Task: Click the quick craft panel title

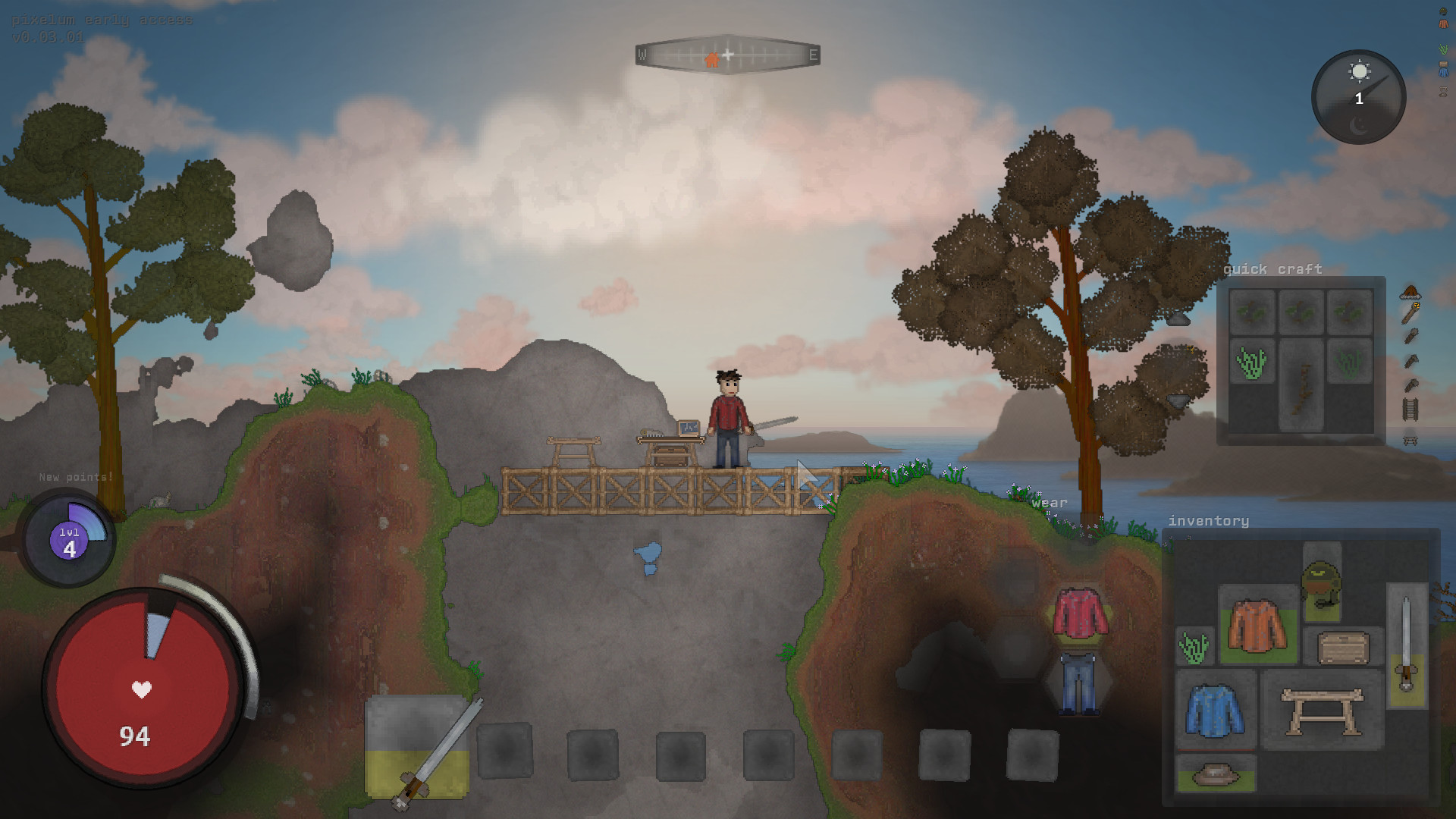Action: click(1273, 269)
